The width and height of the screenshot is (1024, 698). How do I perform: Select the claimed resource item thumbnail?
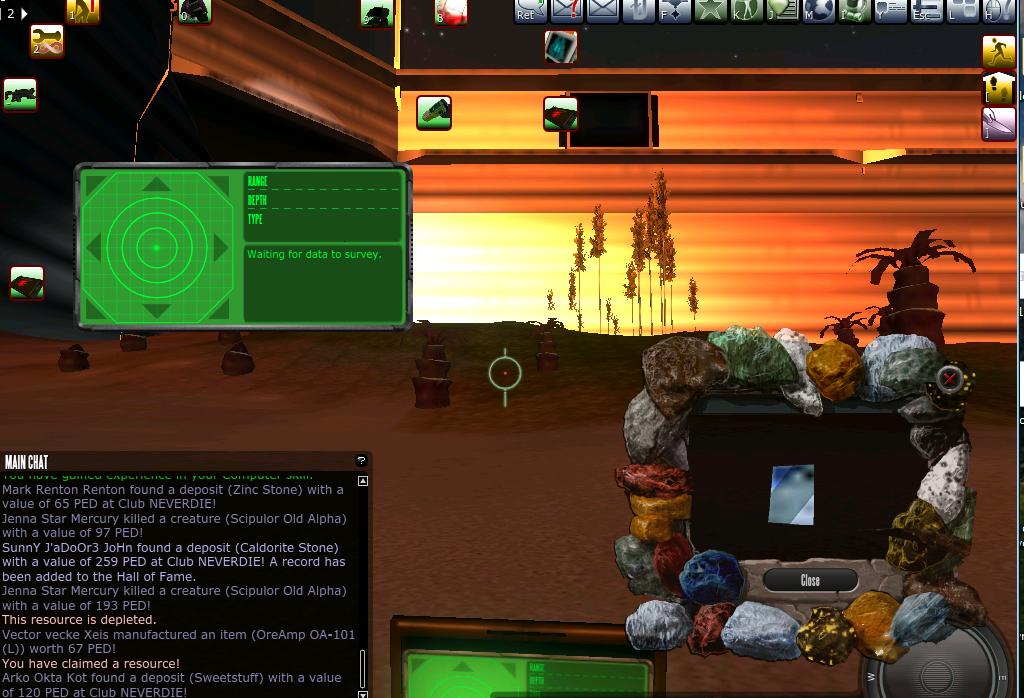pos(791,495)
